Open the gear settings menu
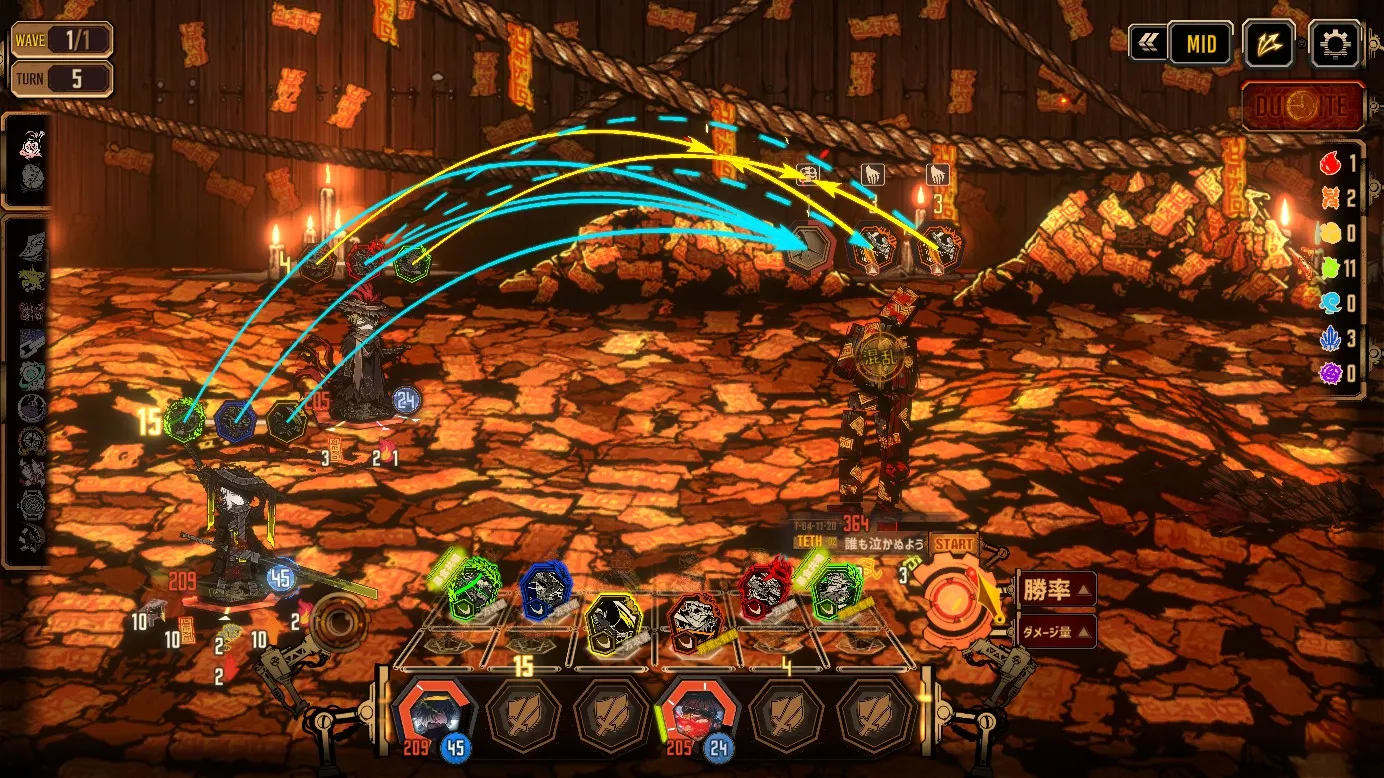The image size is (1384, 778). click(x=1335, y=44)
